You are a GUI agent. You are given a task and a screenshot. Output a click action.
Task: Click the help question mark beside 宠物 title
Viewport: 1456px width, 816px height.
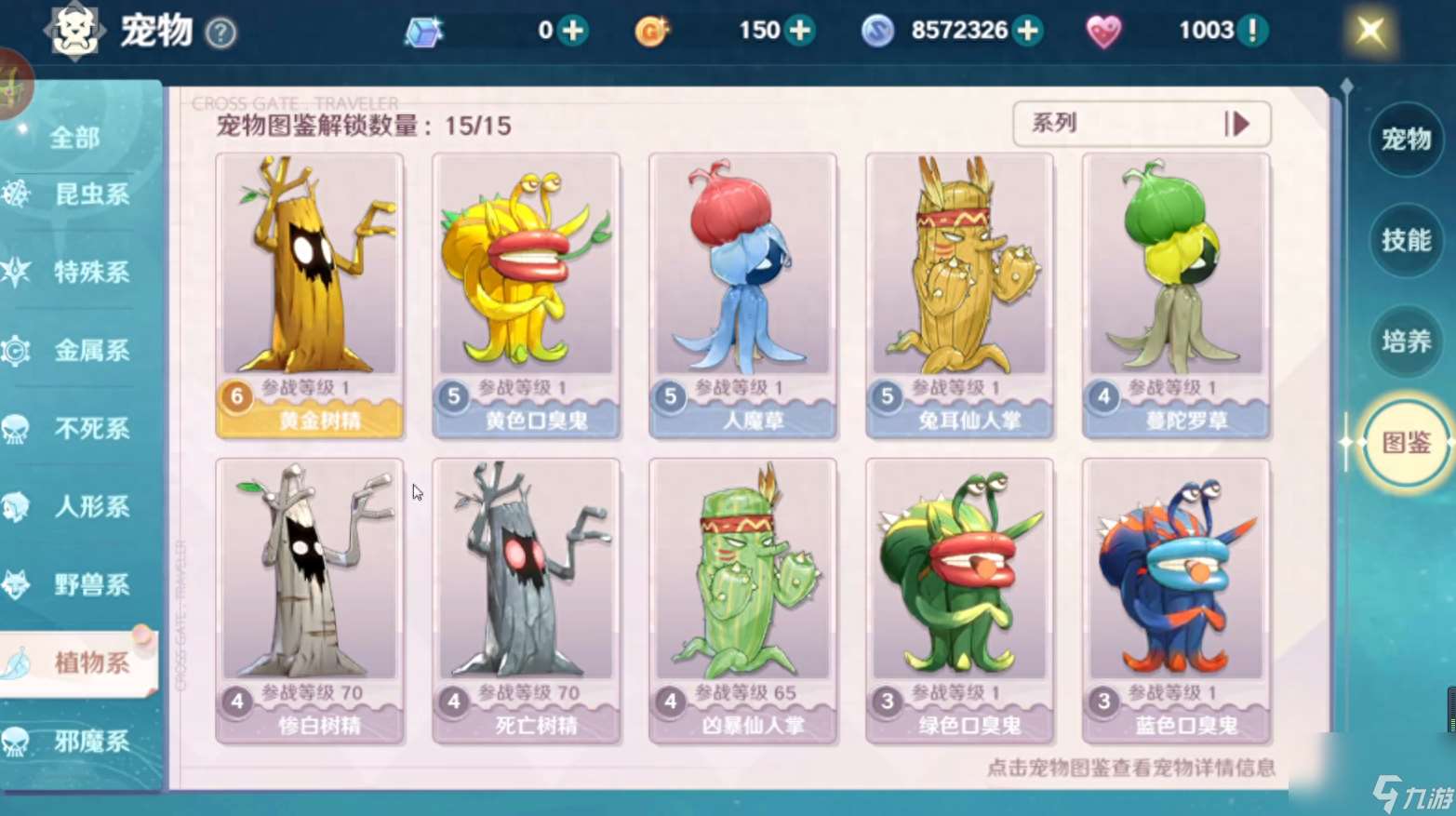coord(219,33)
